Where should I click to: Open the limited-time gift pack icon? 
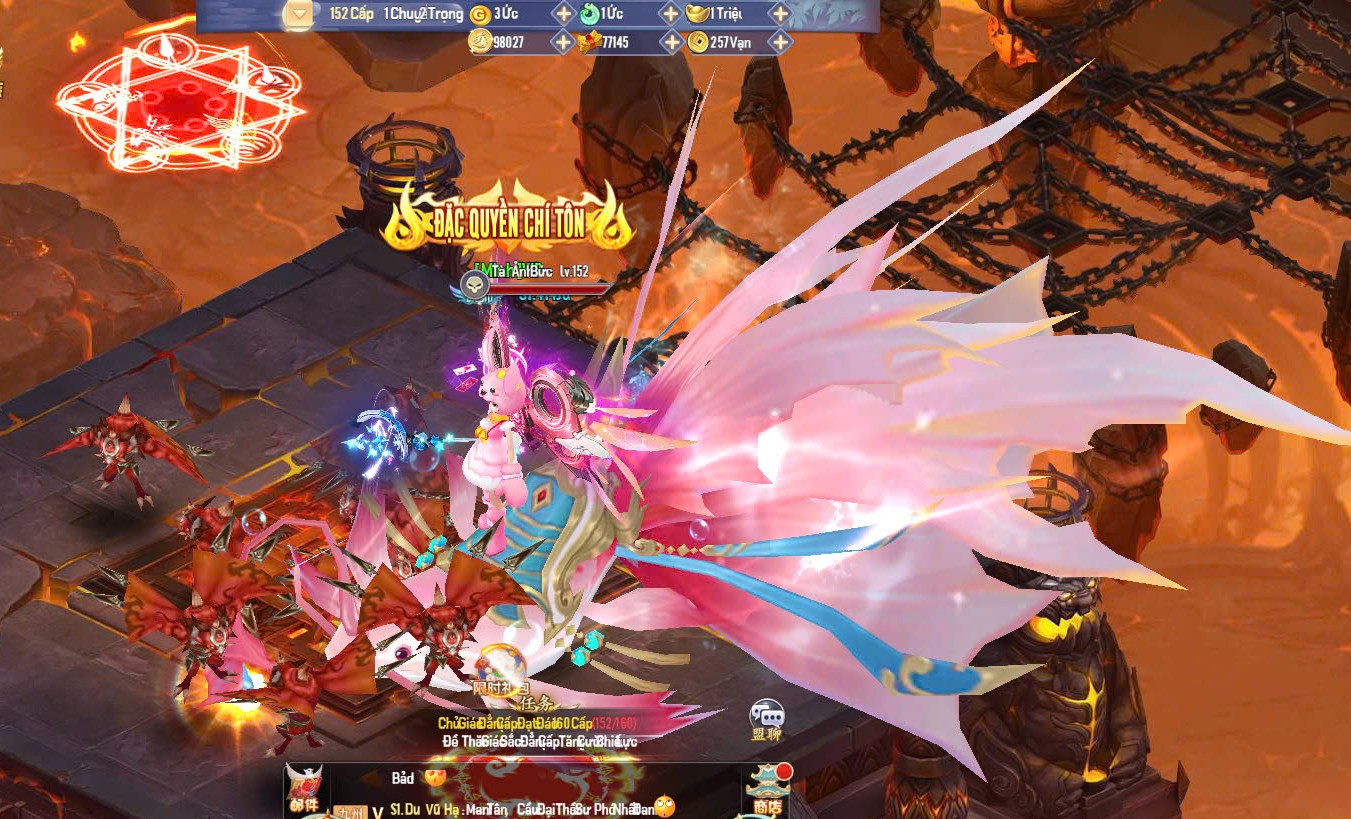pyautogui.click(x=500, y=668)
